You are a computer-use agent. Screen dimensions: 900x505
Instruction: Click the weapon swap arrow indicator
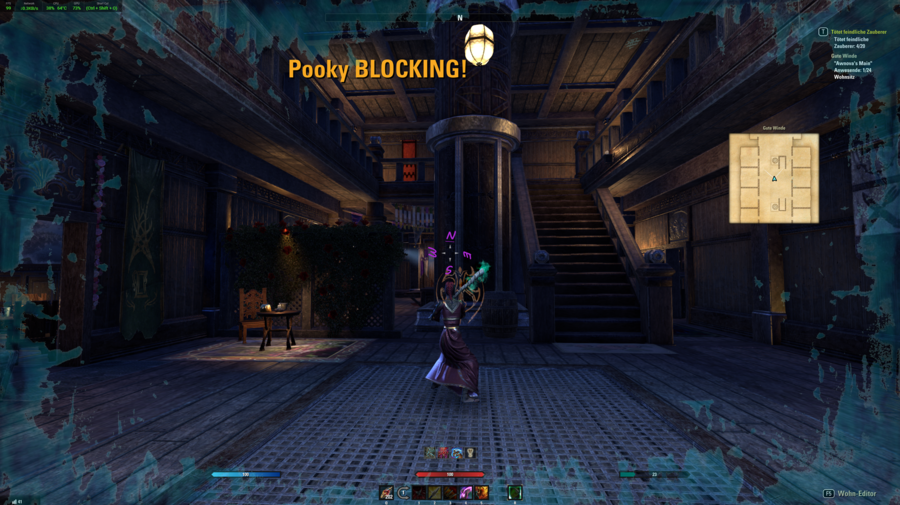(x=403, y=492)
